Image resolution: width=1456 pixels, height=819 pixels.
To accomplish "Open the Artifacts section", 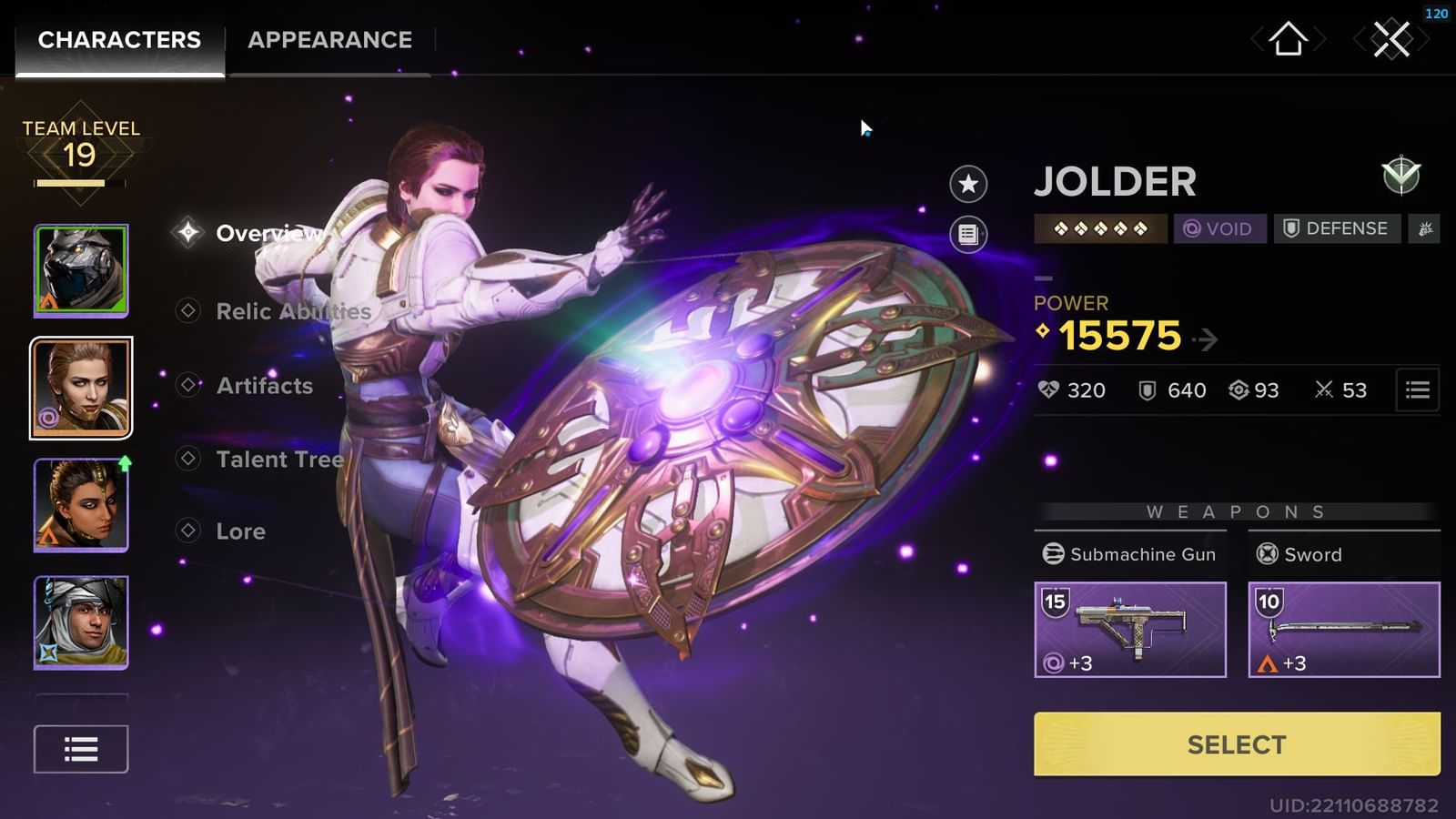I will point(264,386).
